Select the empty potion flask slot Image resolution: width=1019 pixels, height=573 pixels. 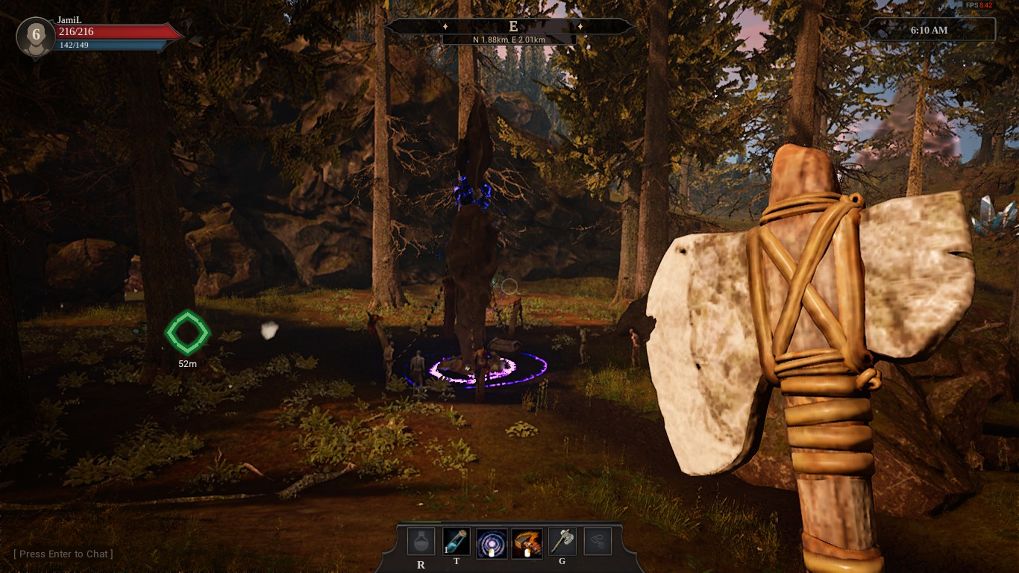[x=422, y=543]
